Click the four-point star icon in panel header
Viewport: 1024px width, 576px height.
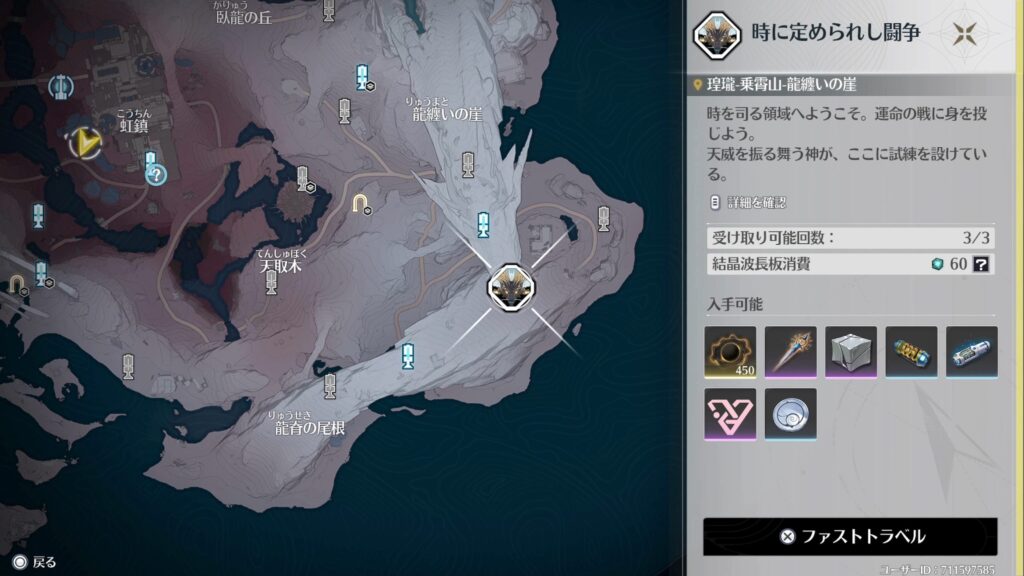(x=964, y=34)
